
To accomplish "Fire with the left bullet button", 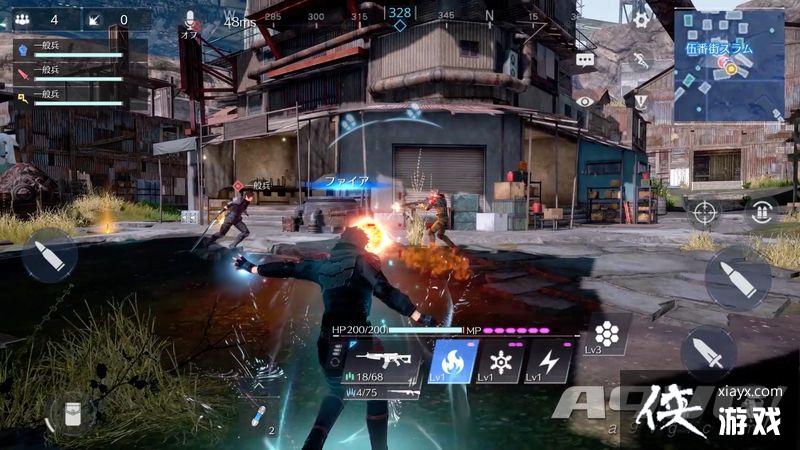I will click(x=48, y=255).
